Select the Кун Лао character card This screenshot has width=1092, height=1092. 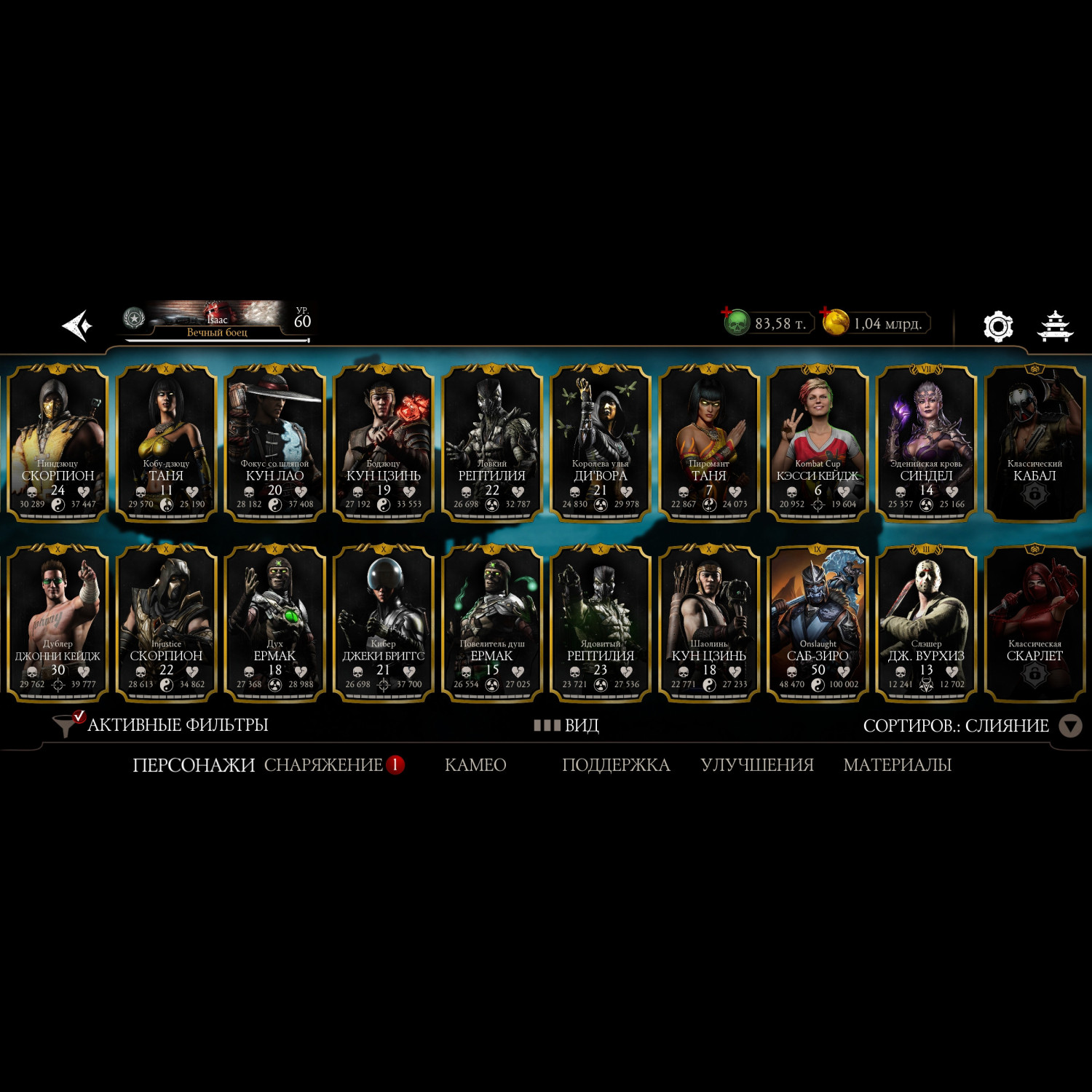click(274, 443)
